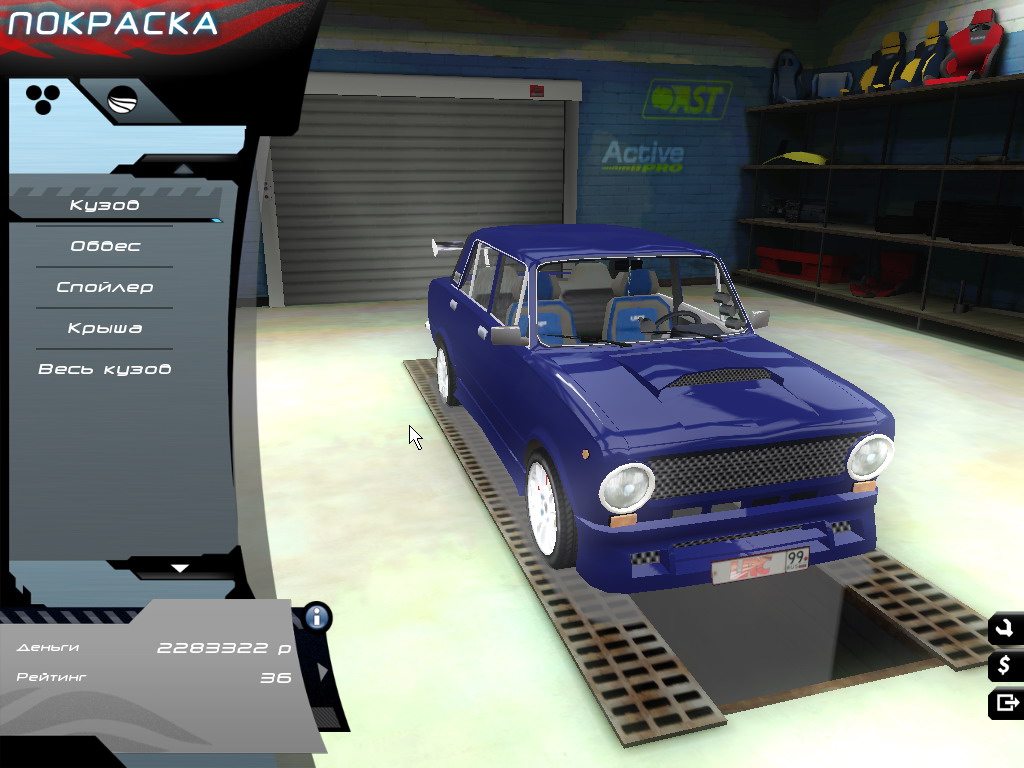
Task: Open the dollar sign shop button
Action: click(1005, 665)
